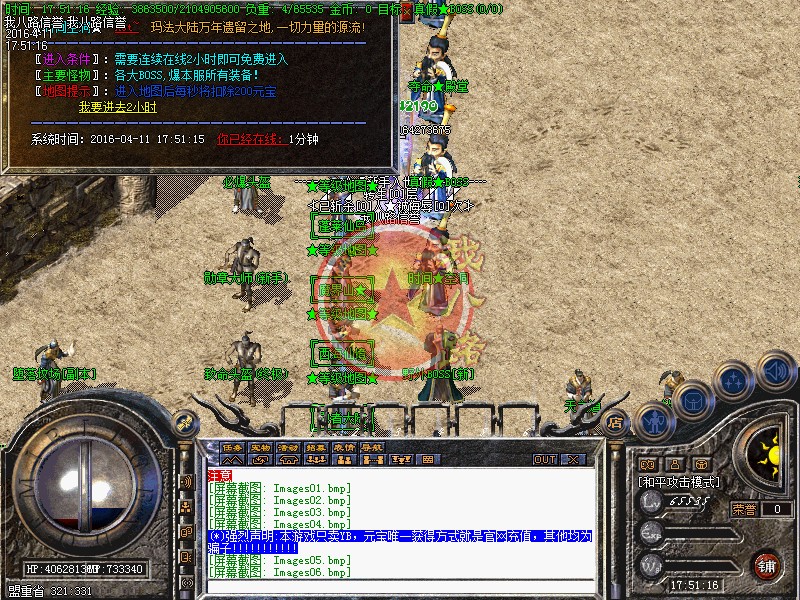Image resolution: width=800 pixels, height=600 pixels.
Task: Select the Images01.bmp screenshot chat line
Action: pos(280,488)
